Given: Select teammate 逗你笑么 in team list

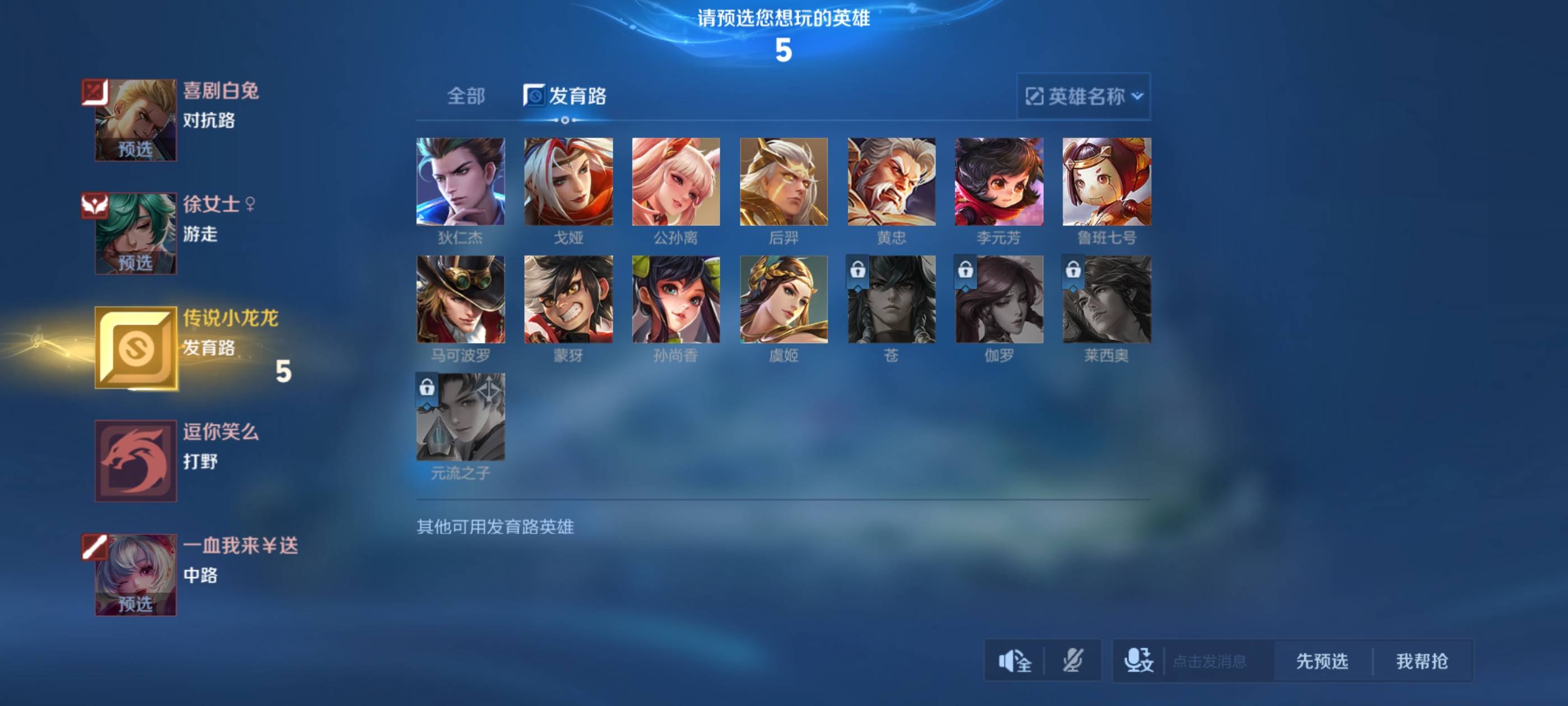Looking at the screenshot, I should tap(136, 461).
